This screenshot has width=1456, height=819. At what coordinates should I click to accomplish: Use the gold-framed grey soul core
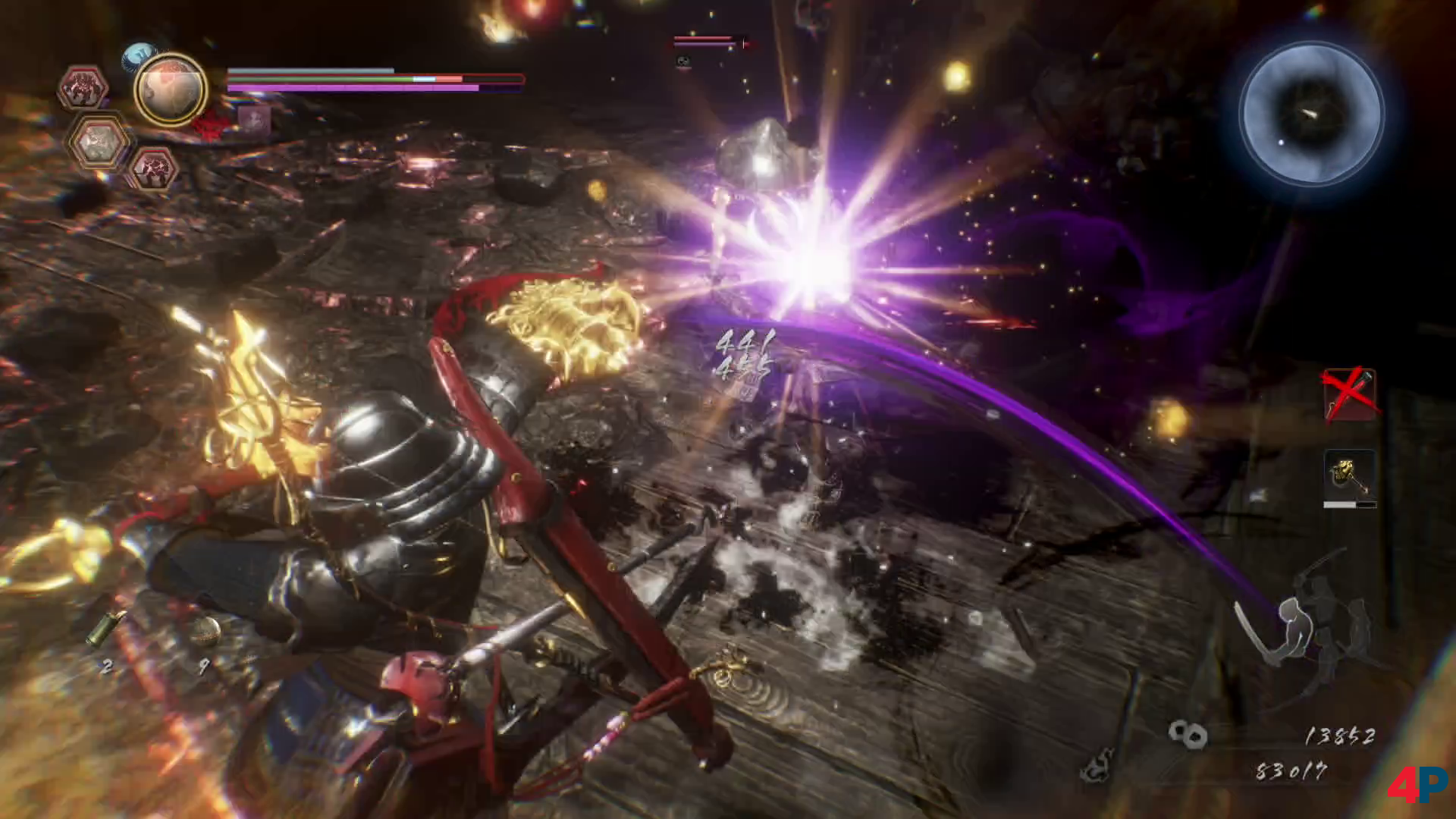98,142
